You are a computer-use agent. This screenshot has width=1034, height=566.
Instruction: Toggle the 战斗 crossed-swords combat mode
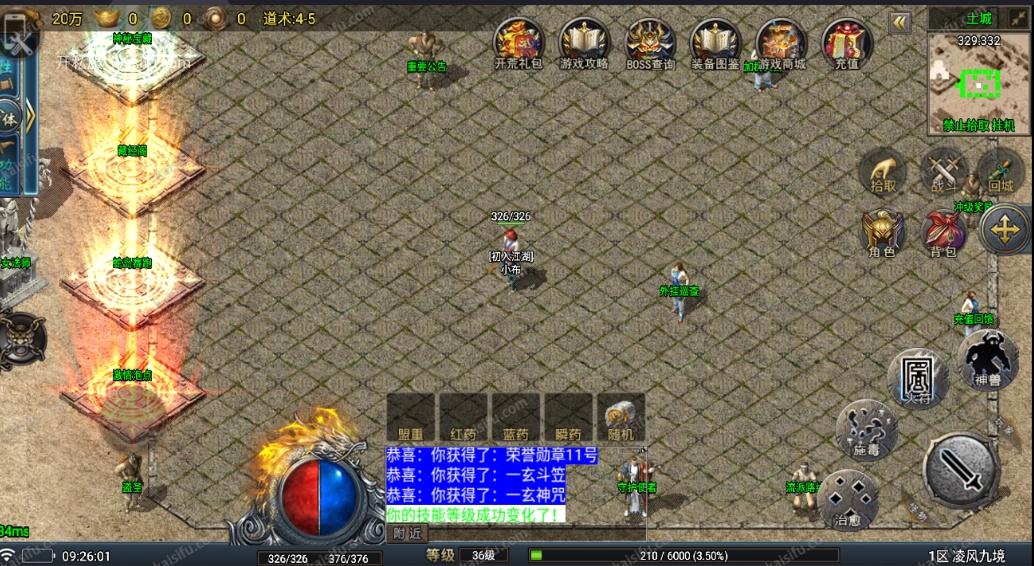click(943, 171)
